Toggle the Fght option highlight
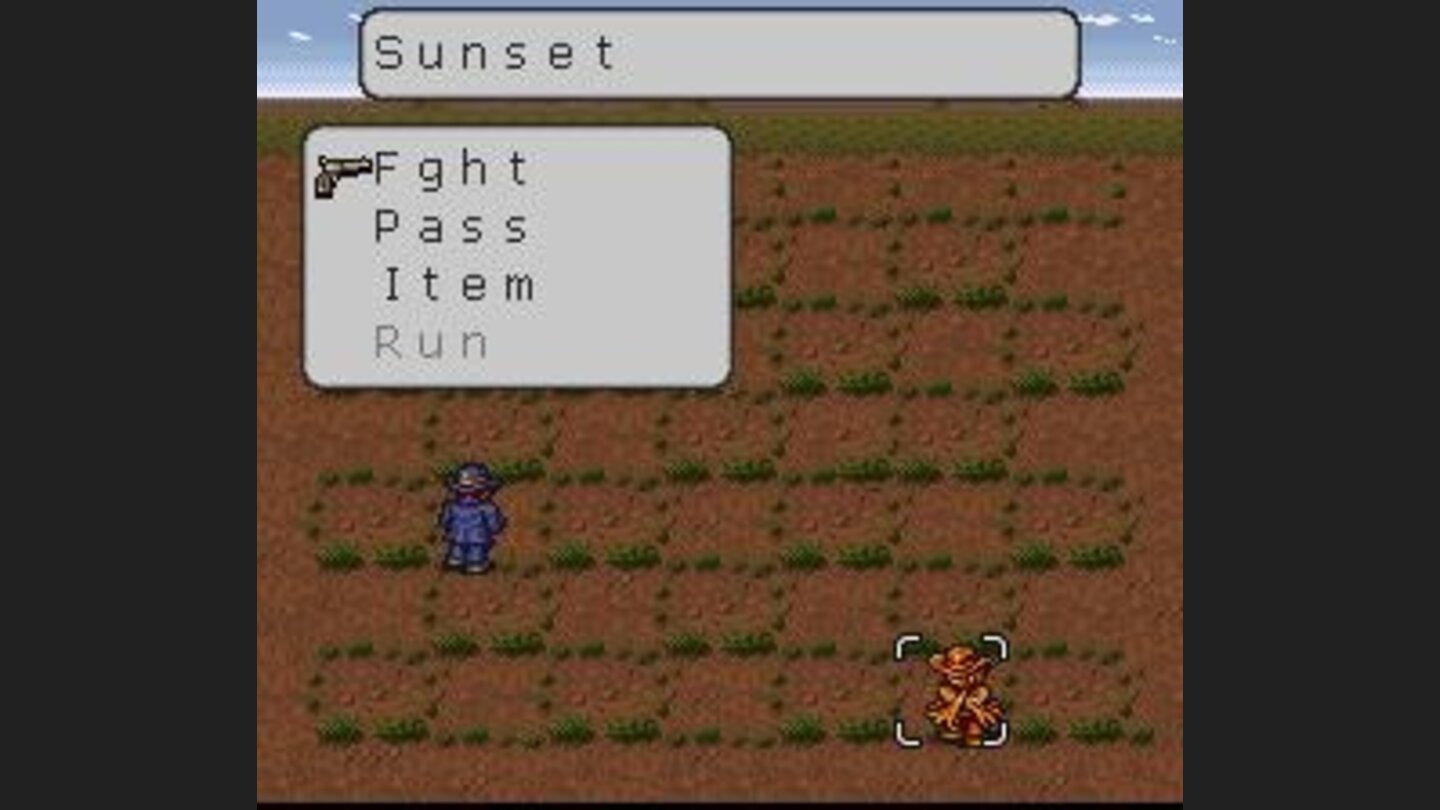The width and height of the screenshot is (1440, 810). coord(450,168)
